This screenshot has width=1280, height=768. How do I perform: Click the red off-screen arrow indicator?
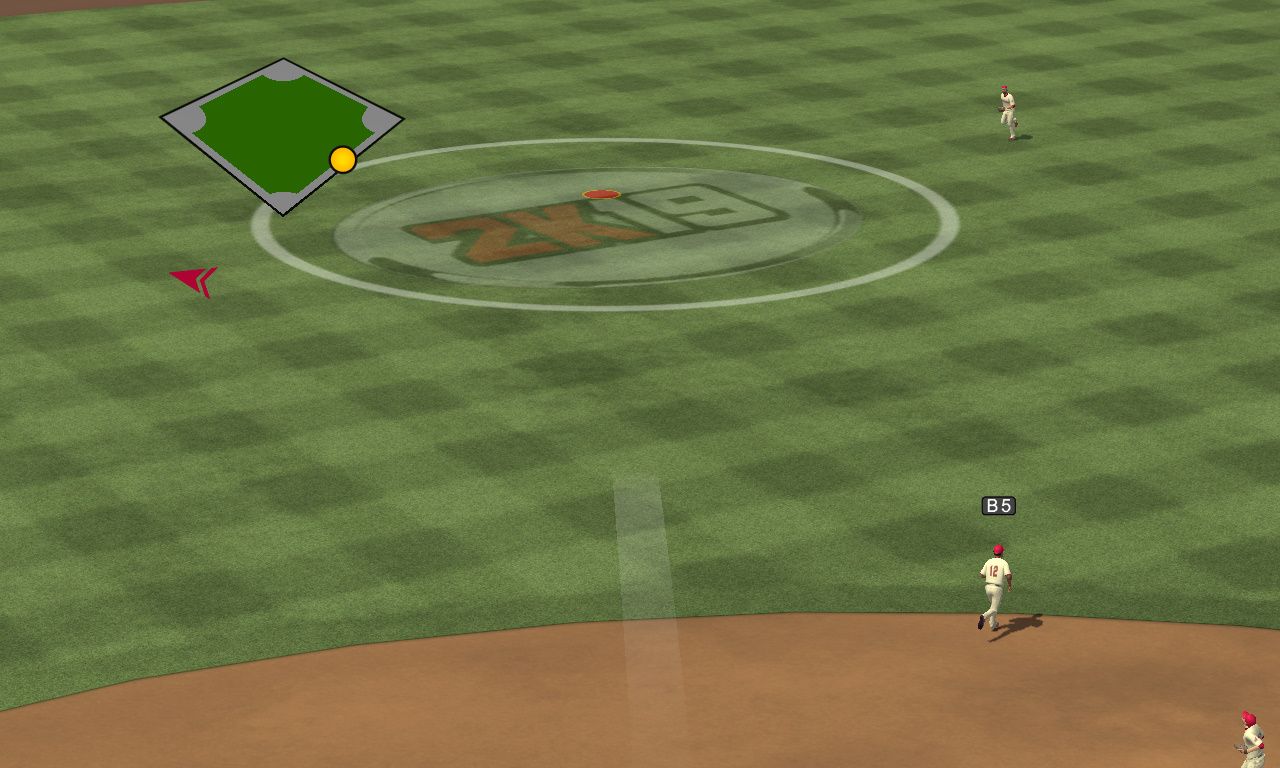coord(195,280)
